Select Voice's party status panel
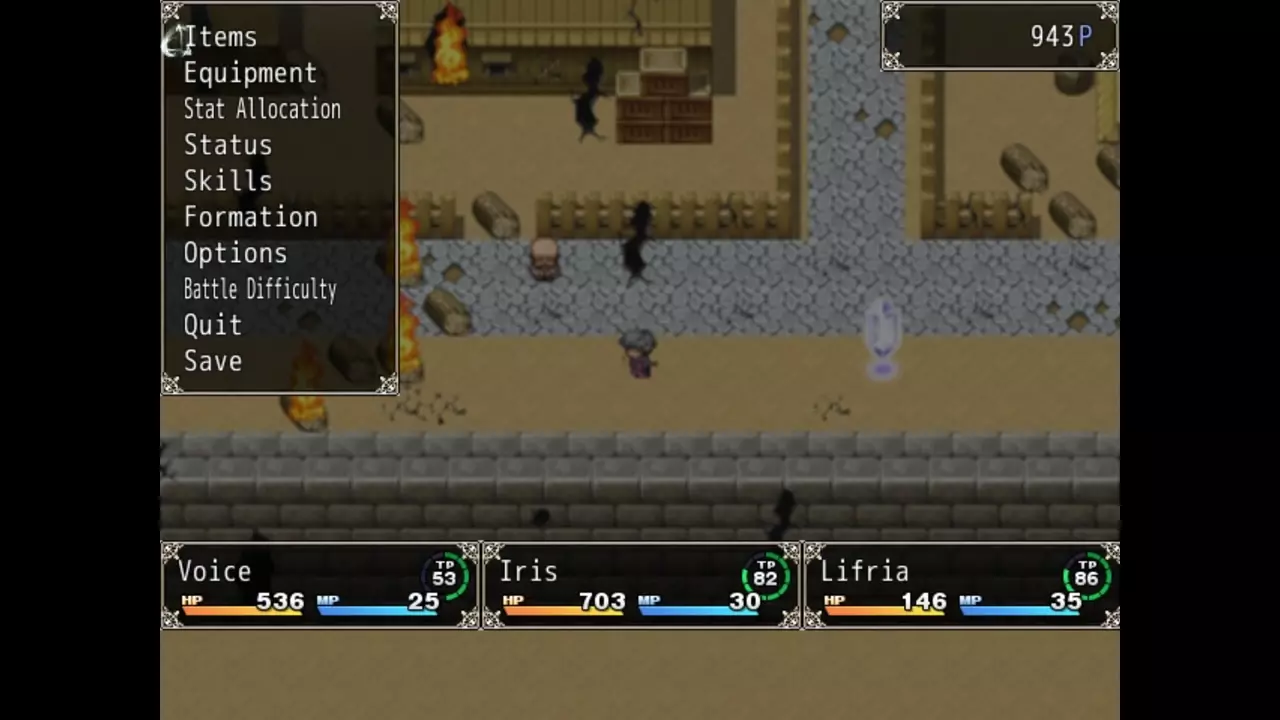 coord(320,586)
